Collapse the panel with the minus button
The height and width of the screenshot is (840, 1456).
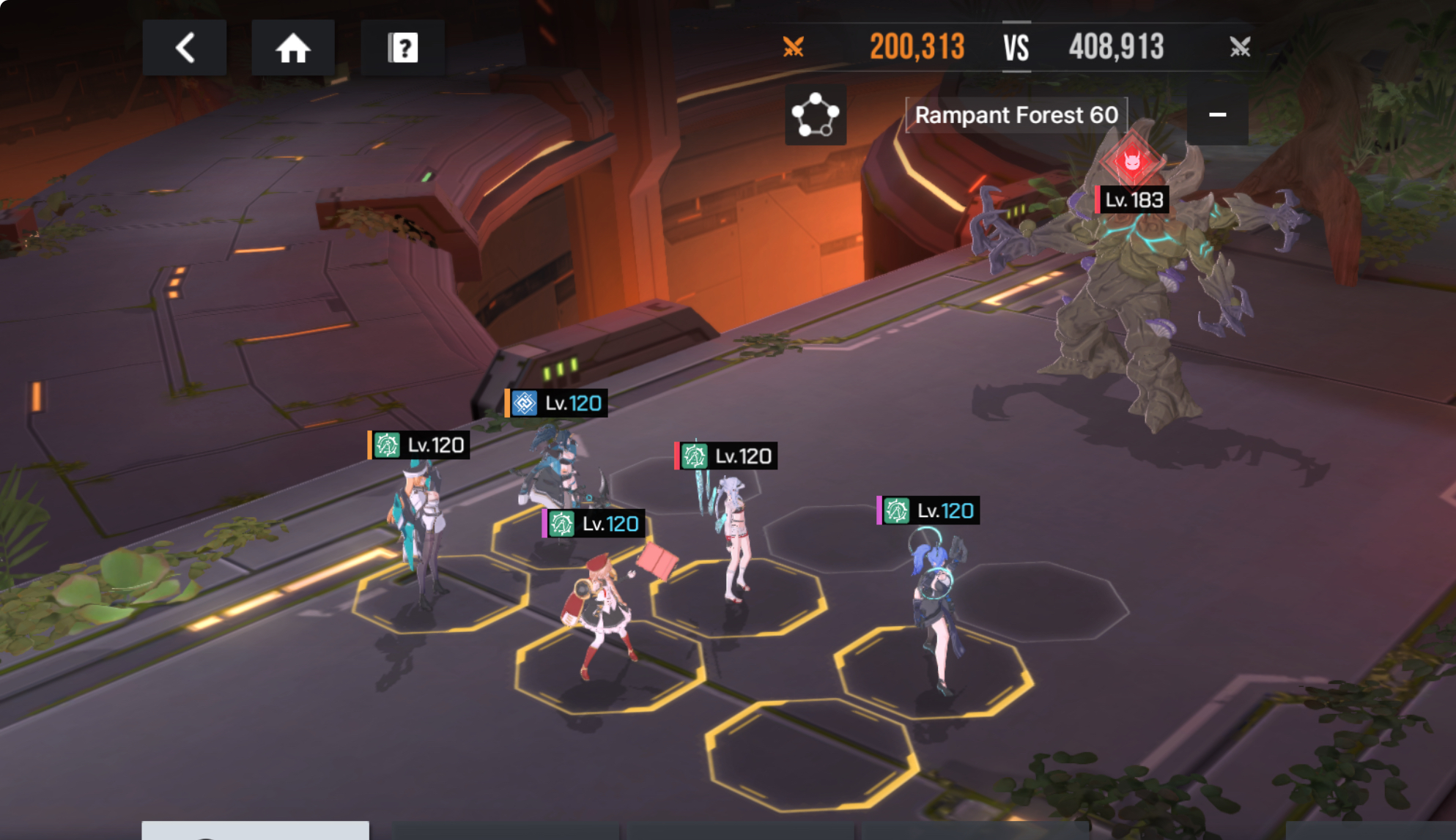[1217, 115]
